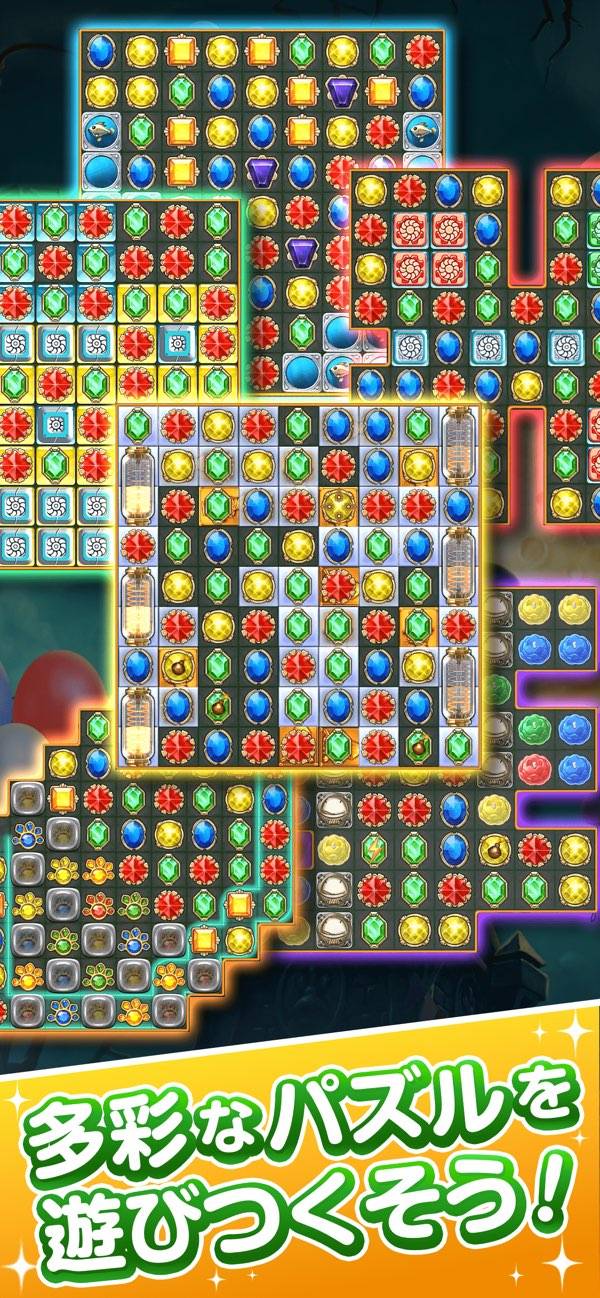Choose the red paw-shaped jewel tile
Image resolution: width=600 pixels, height=1298 pixels.
98,903
